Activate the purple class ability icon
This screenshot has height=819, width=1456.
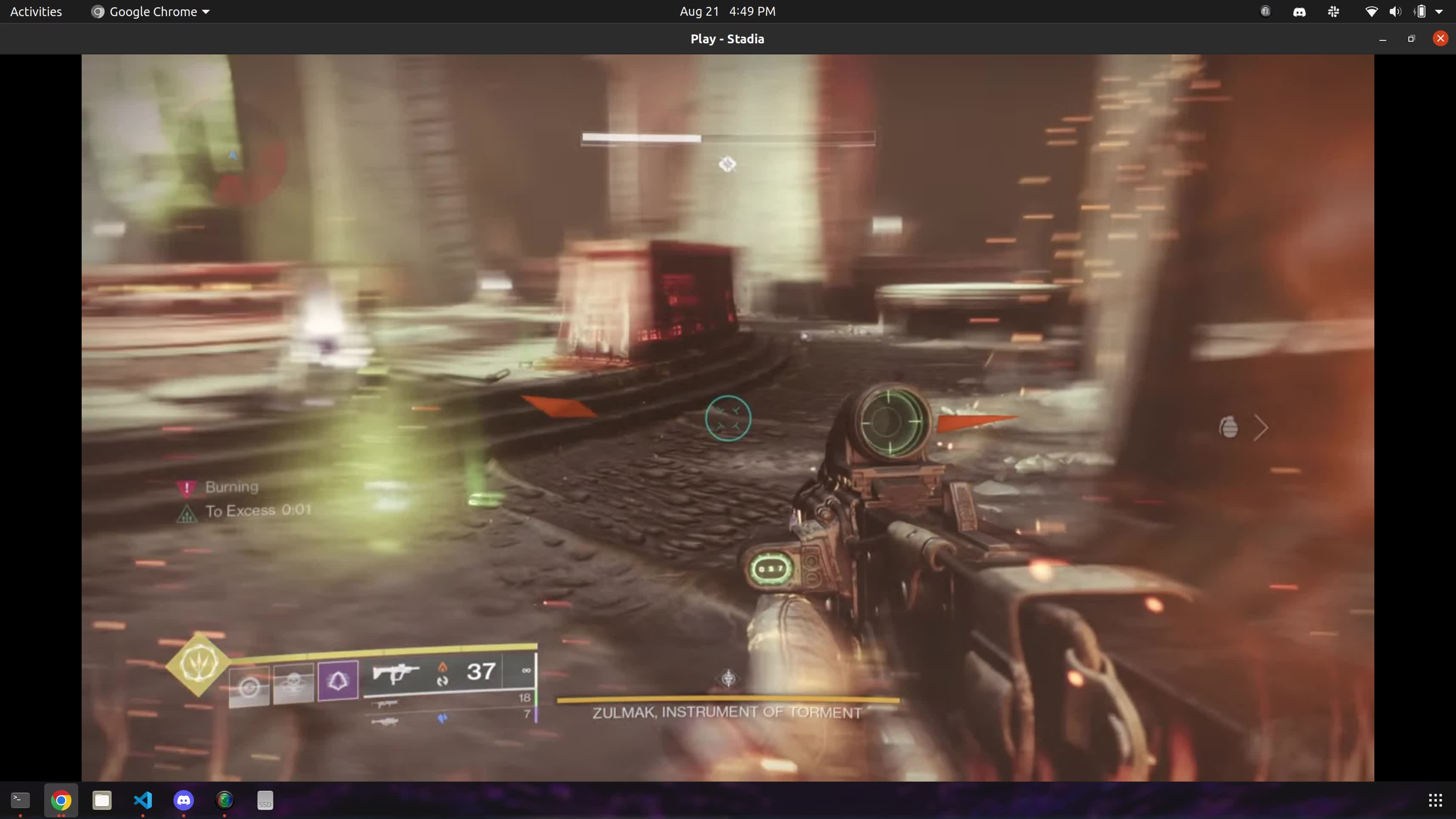coord(338,680)
